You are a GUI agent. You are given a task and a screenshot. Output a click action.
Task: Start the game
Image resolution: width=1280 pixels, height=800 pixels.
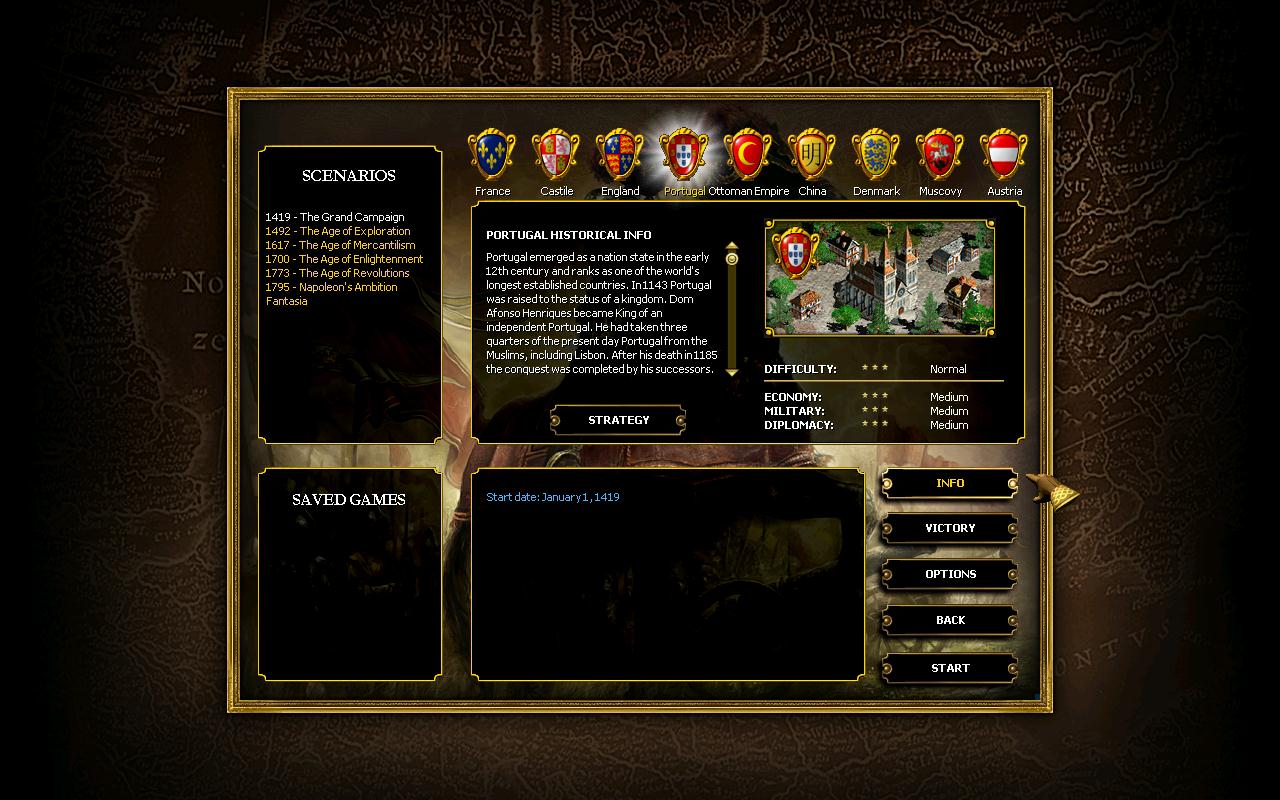[950, 668]
